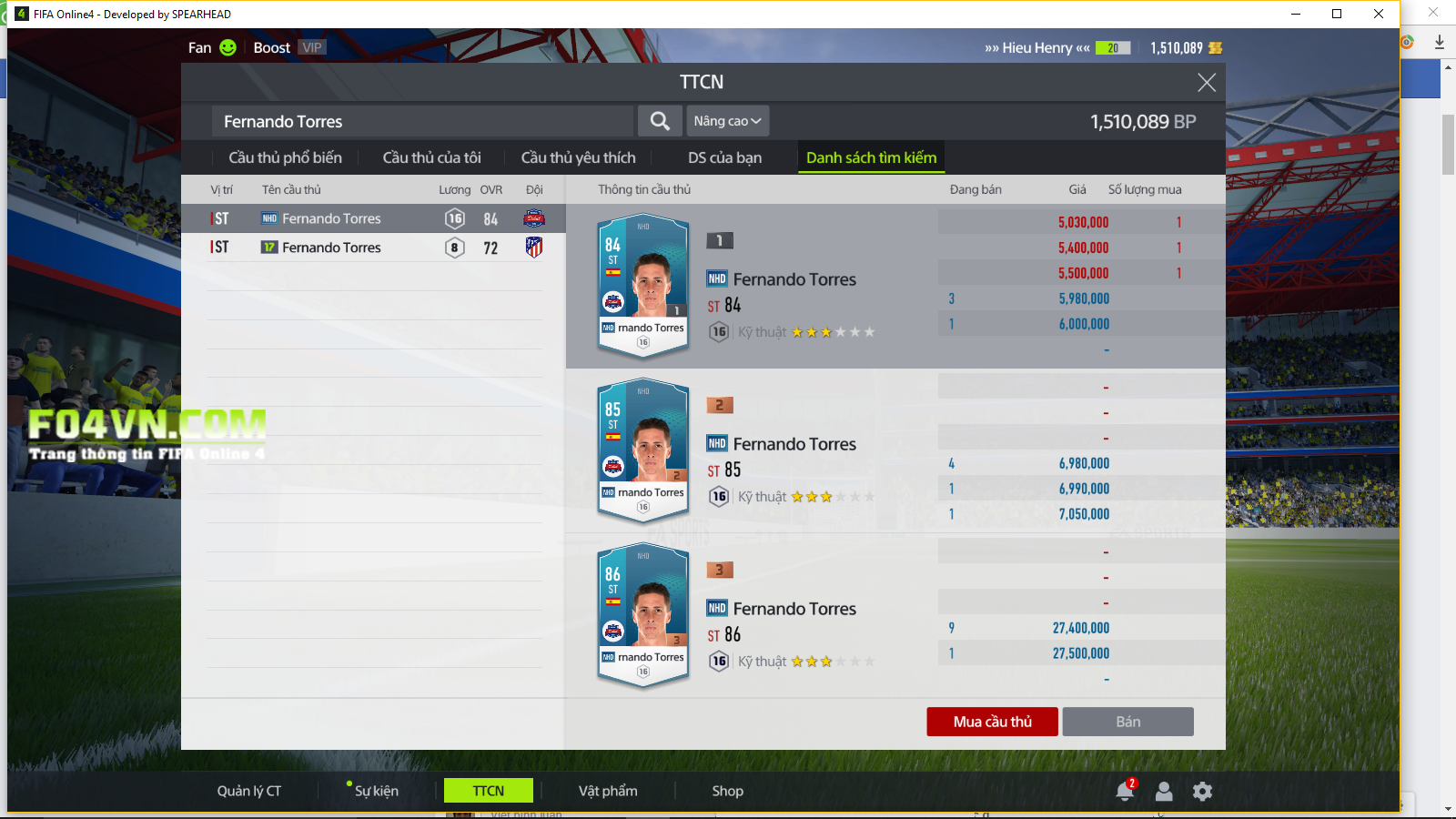Buy player with Mua cầu thủ
The width and height of the screenshot is (1456, 819).
[992, 722]
